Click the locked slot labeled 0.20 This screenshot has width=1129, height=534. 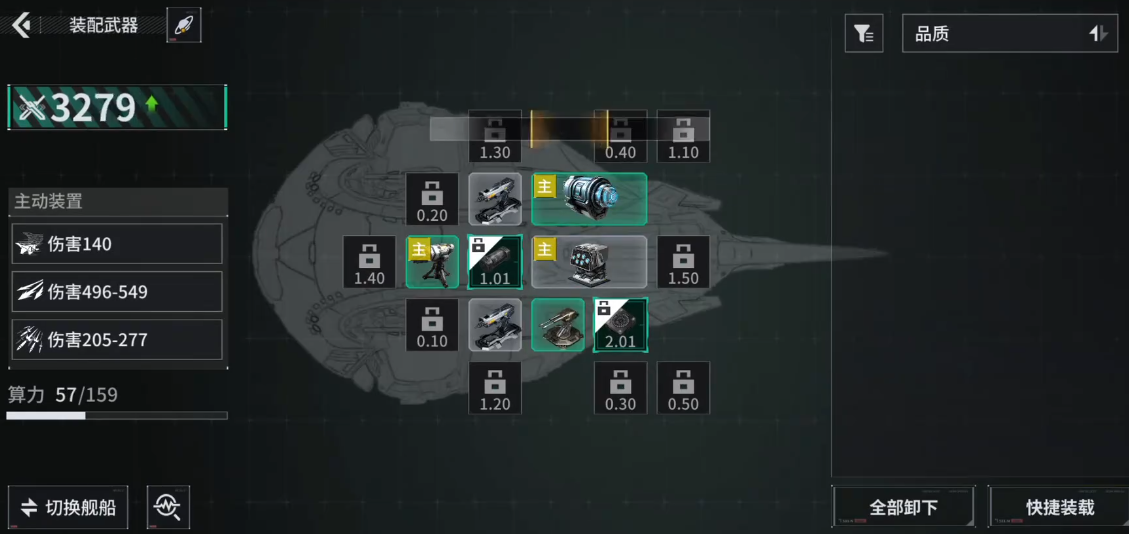pyautogui.click(x=432, y=199)
